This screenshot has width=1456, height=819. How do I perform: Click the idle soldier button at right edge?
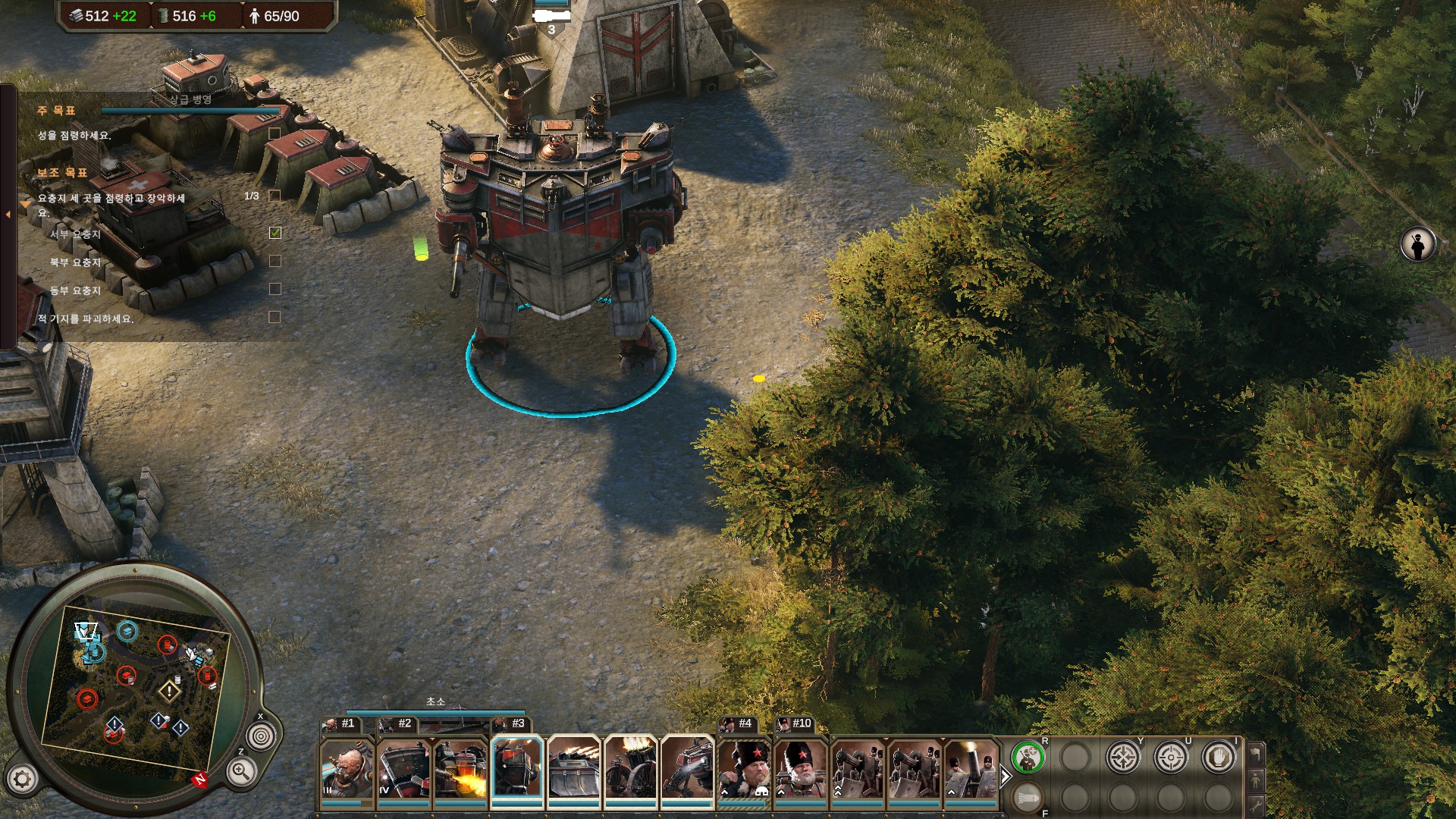coord(1417,245)
